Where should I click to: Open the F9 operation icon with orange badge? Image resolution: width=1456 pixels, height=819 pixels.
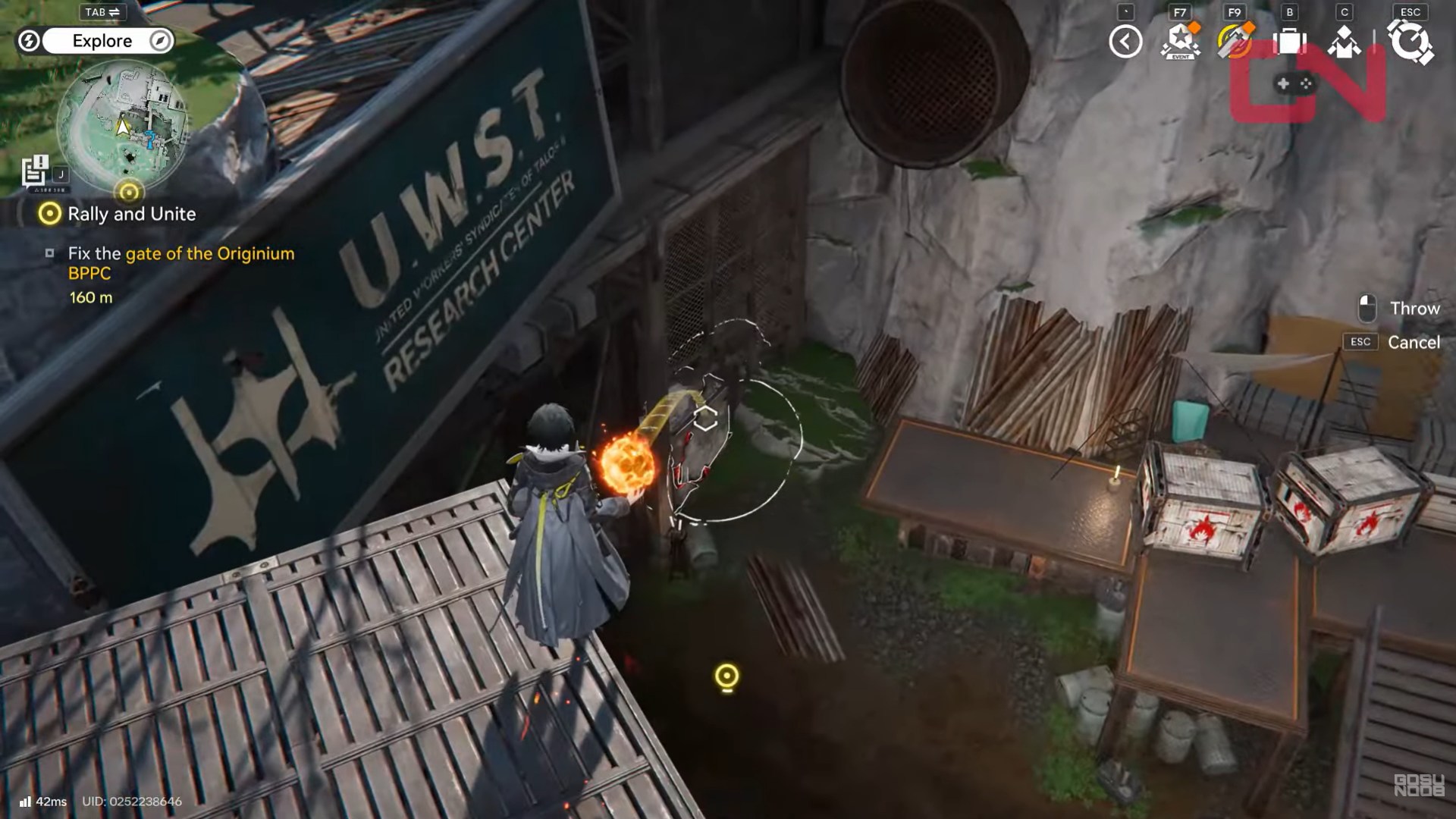[x=1235, y=43]
